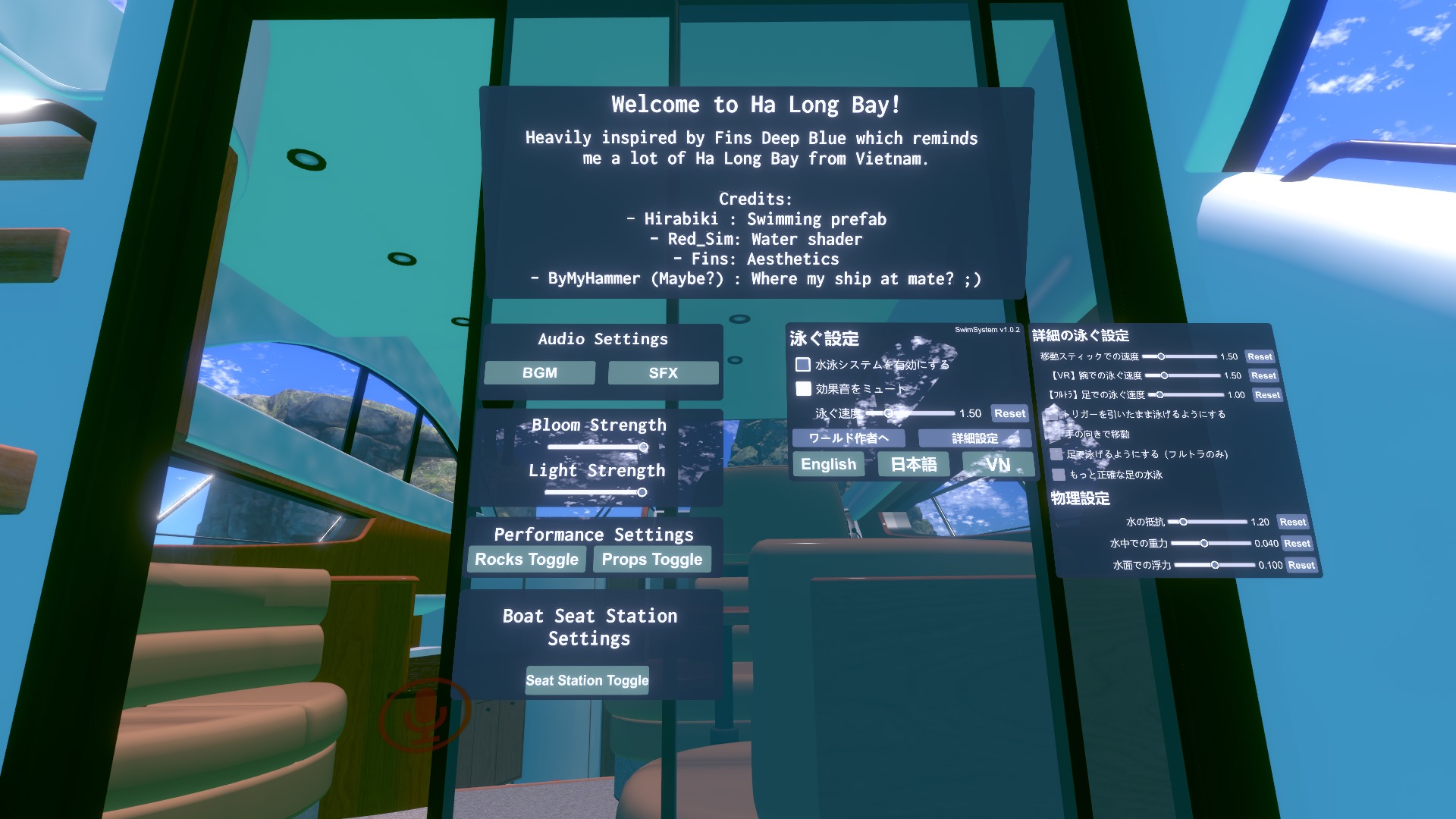Enable the 水泳システムを有効にする swimming checkbox

[x=803, y=365]
